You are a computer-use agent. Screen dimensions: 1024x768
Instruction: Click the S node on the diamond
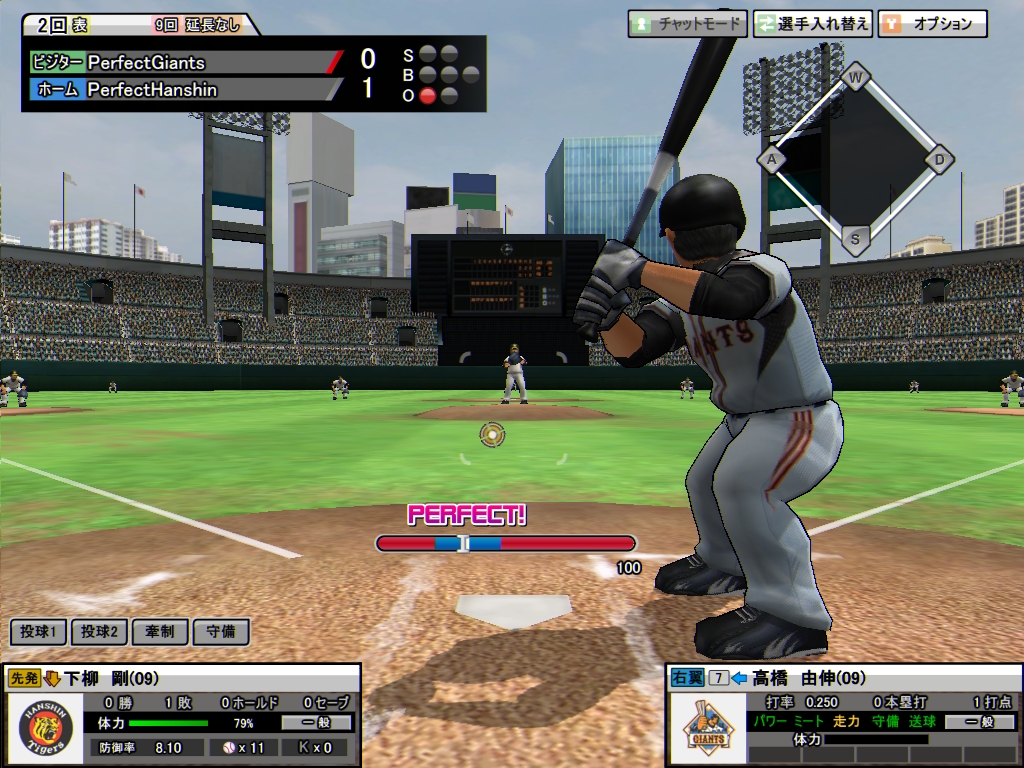(855, 238)
